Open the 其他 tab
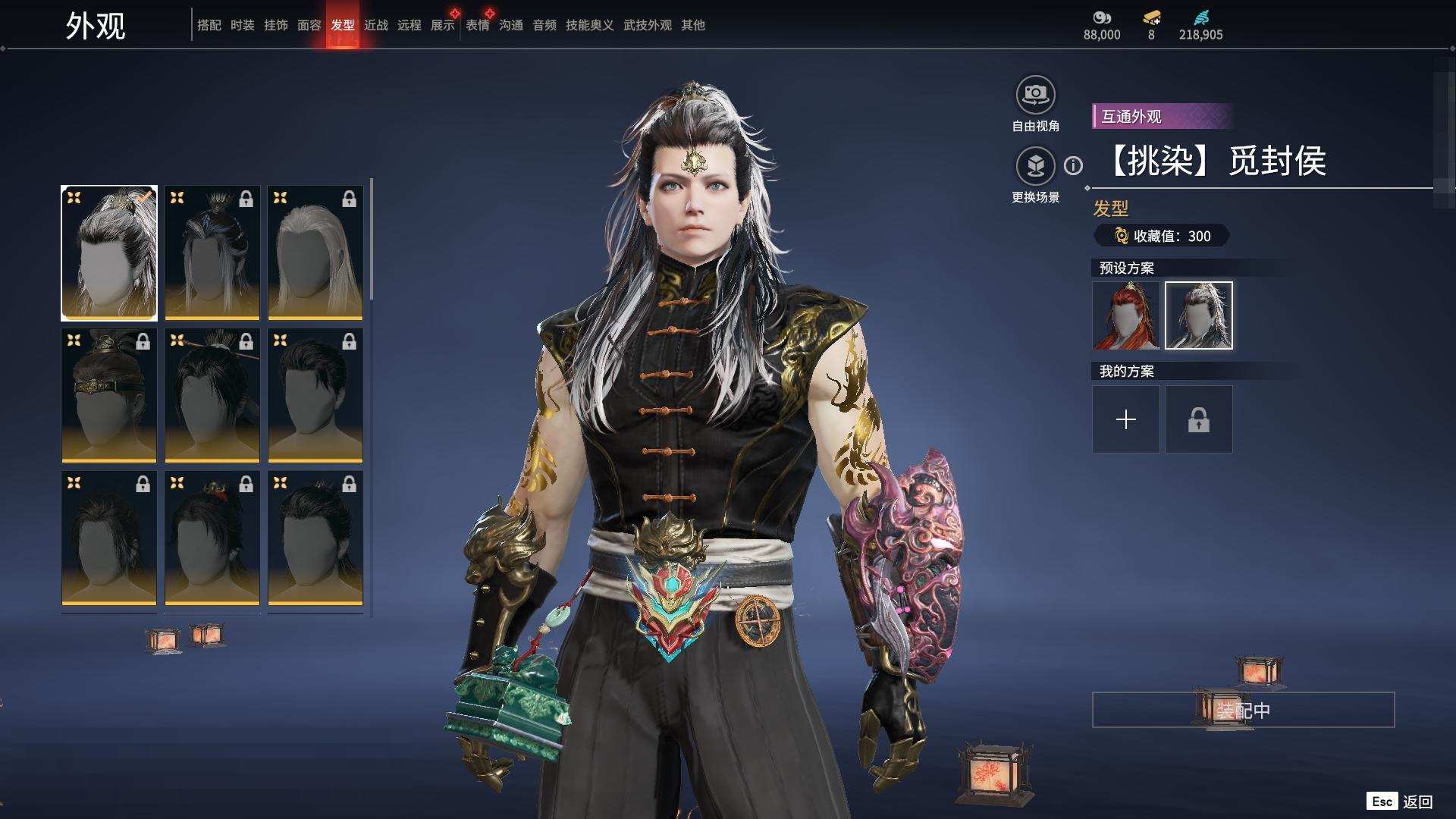1456x819 pixels. (692, 25)
